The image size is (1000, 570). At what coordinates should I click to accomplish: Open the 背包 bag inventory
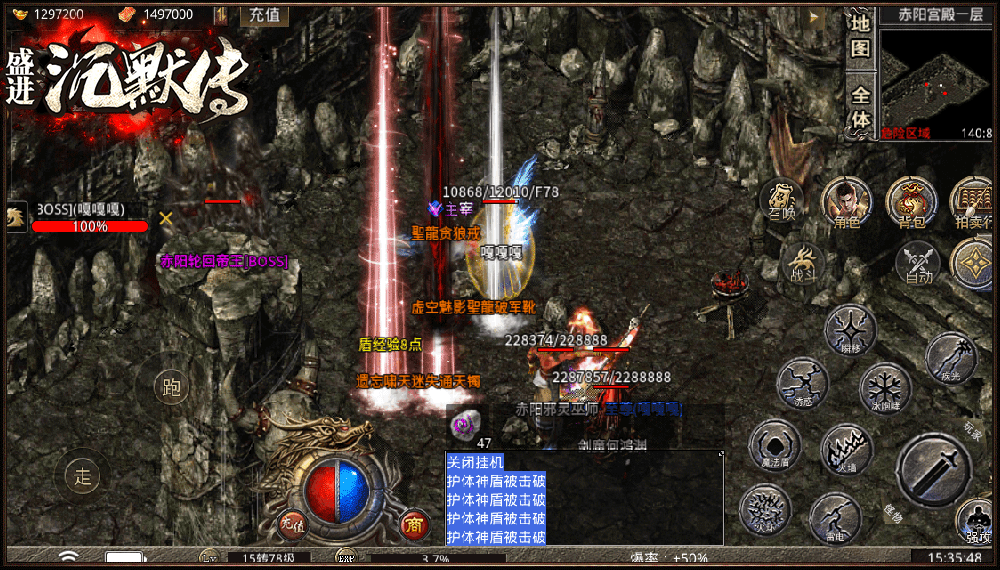911,203
